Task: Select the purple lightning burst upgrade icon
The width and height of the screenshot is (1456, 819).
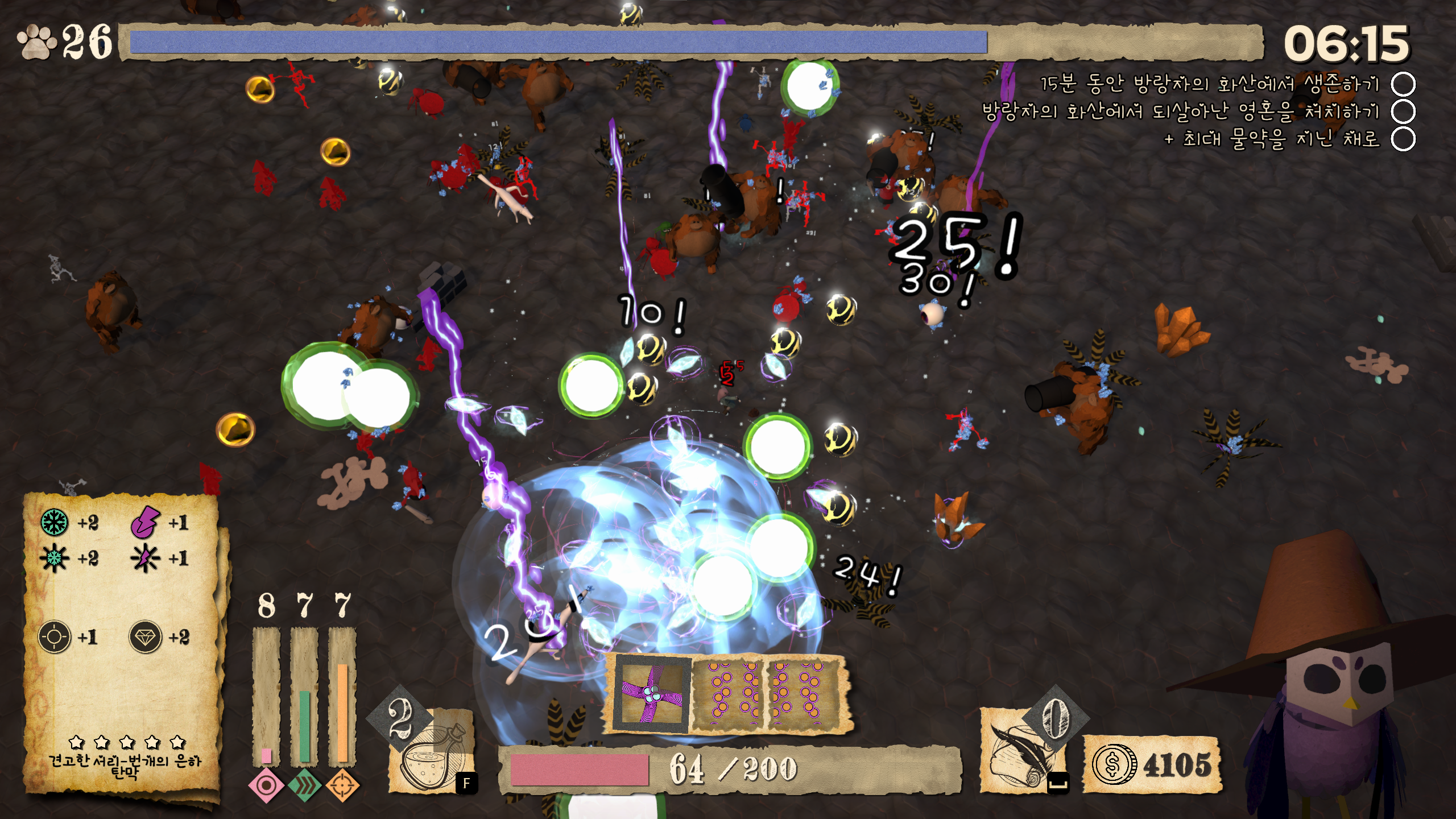Action: click(146, 558)
